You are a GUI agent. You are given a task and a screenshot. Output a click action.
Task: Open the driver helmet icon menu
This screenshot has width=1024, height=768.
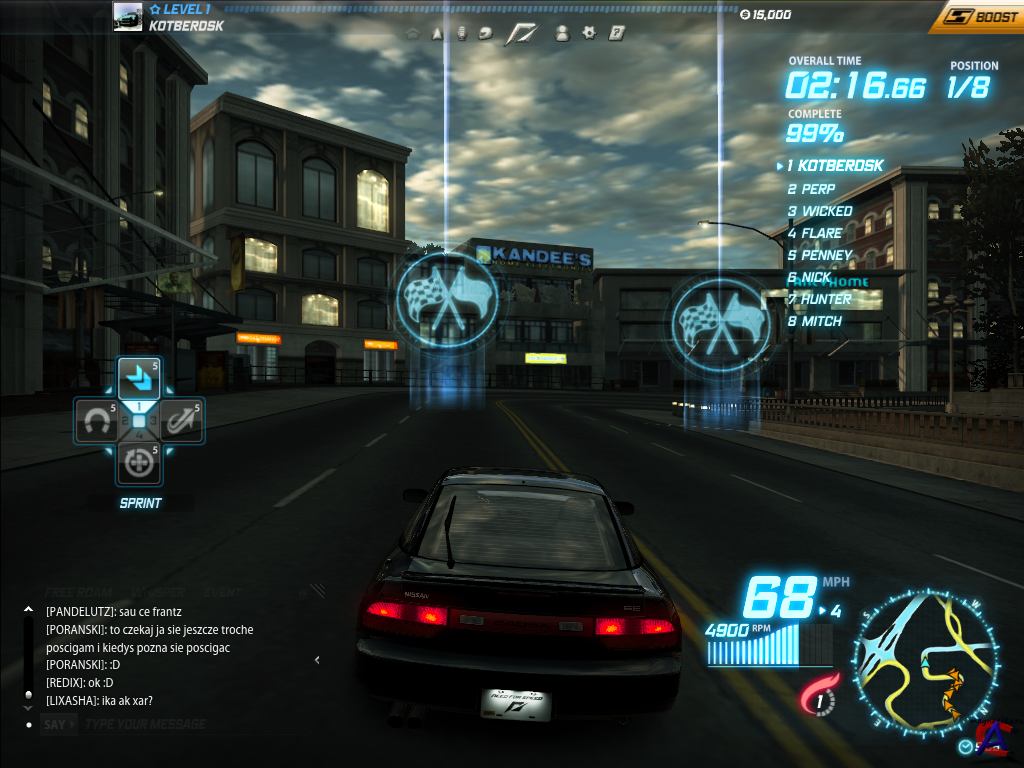(x=486, y=33)
